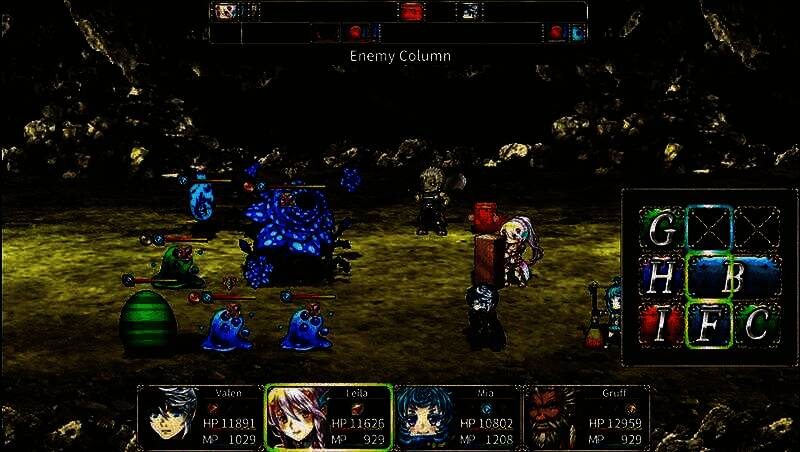Select the G formation tile
Image resolution: width=800 pixels, height=452 pixels.
coord(661,230)
